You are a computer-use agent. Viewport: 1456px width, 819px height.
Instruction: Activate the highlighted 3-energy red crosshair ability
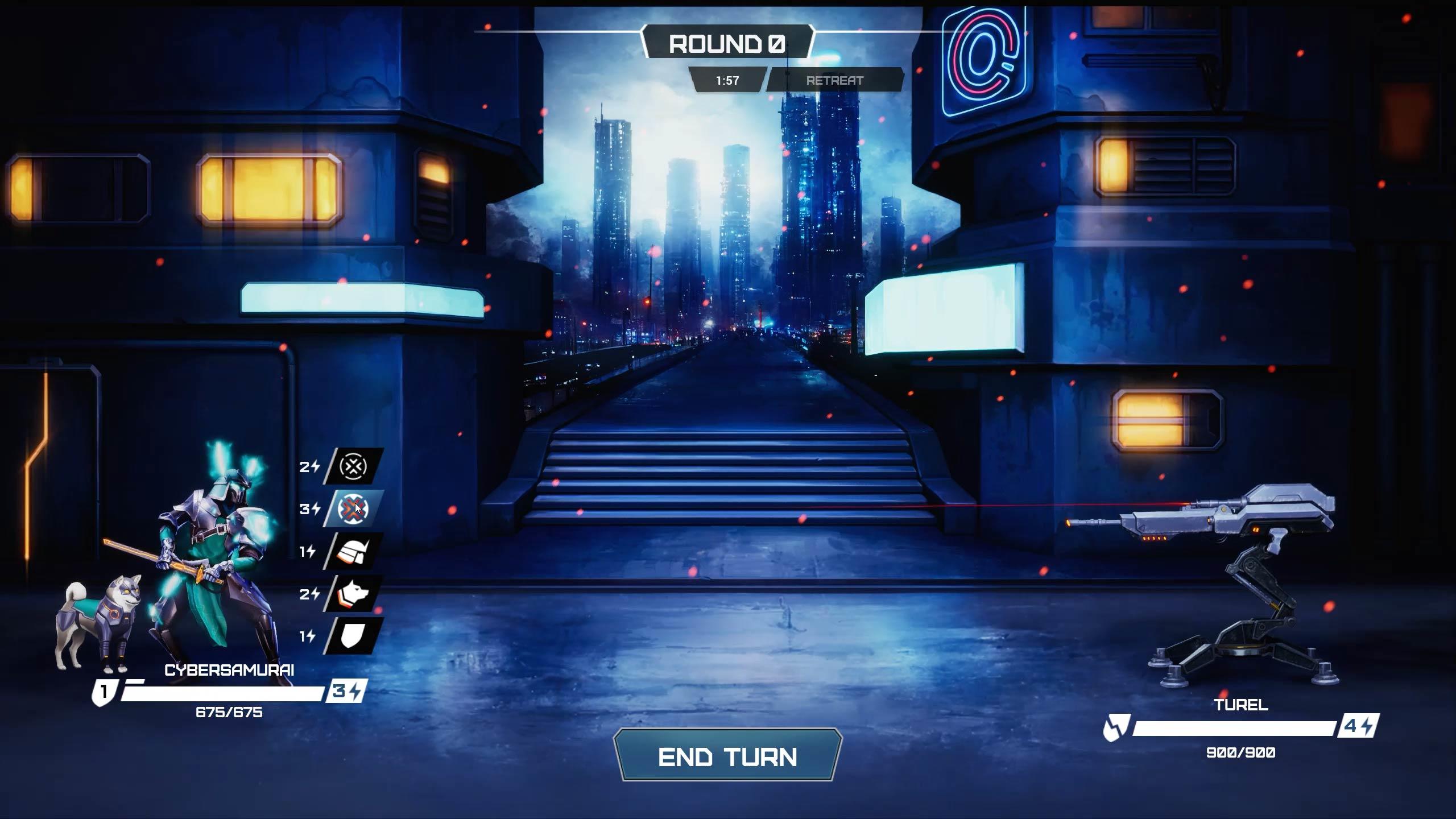click(353, 508)
